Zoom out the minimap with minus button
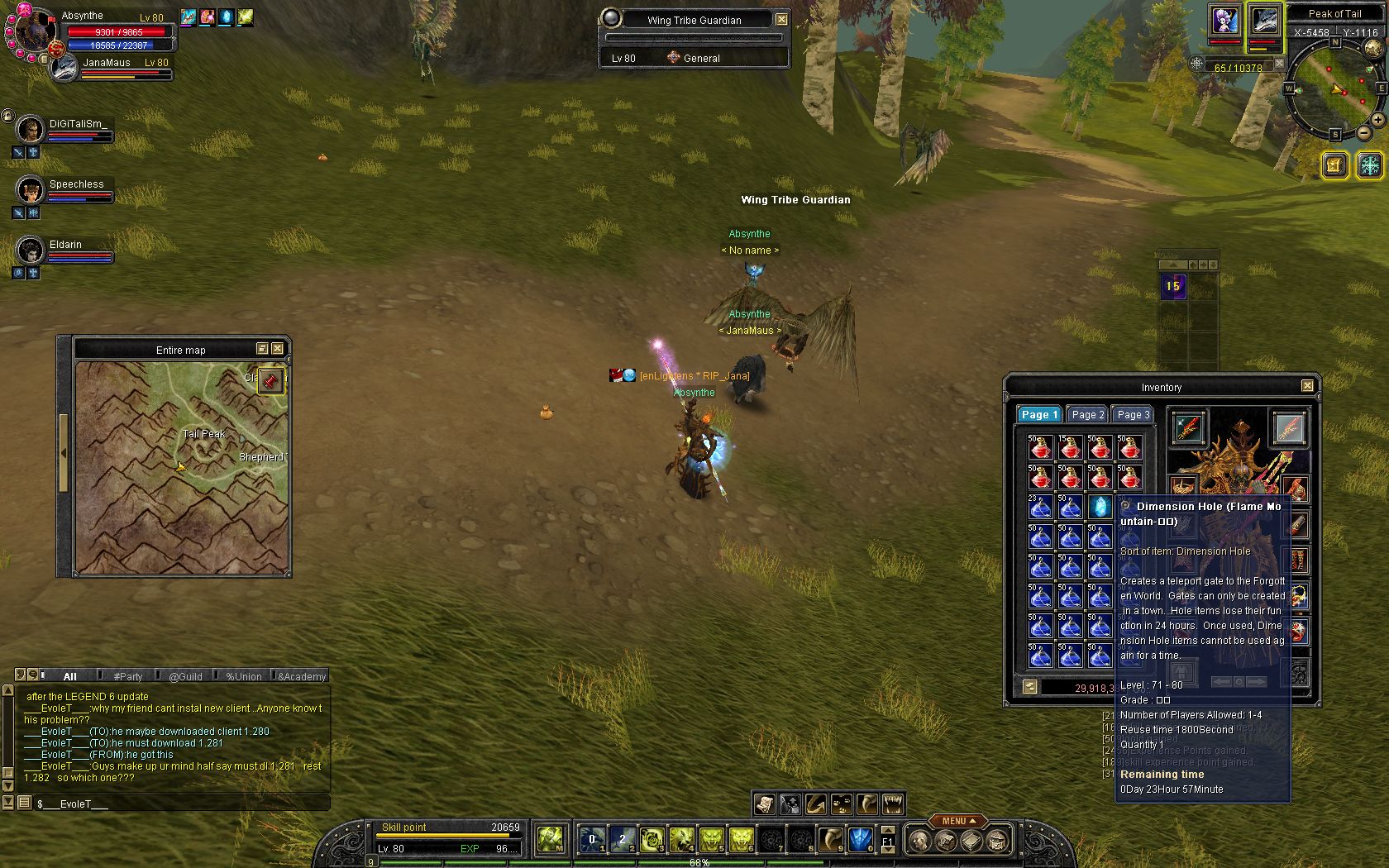 (1363, 132)
